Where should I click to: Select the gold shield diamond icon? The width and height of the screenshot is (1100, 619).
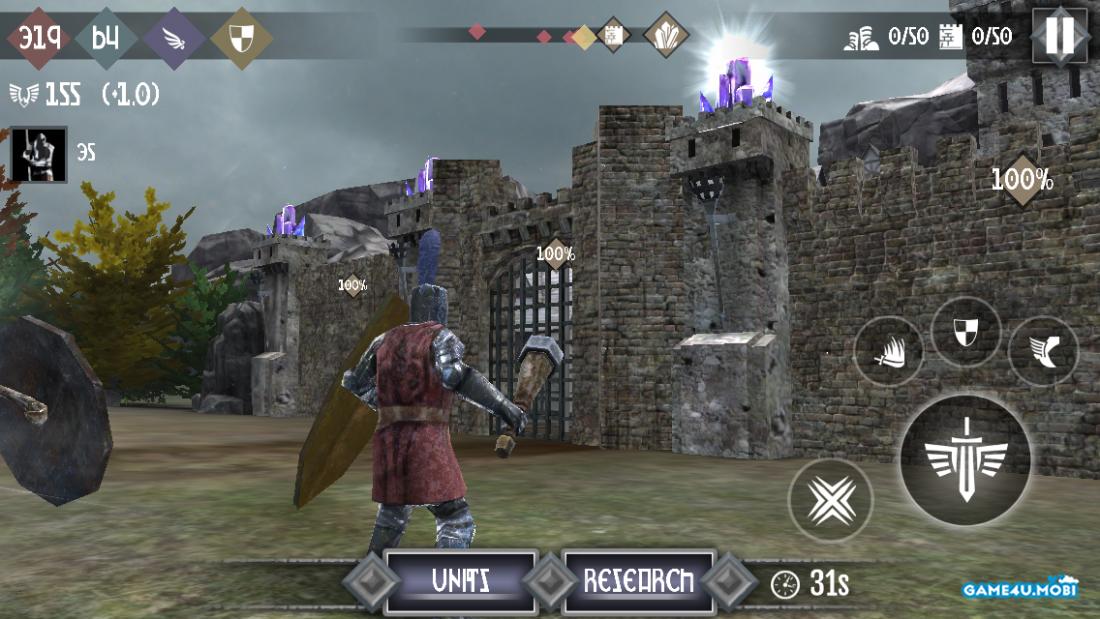241,38
